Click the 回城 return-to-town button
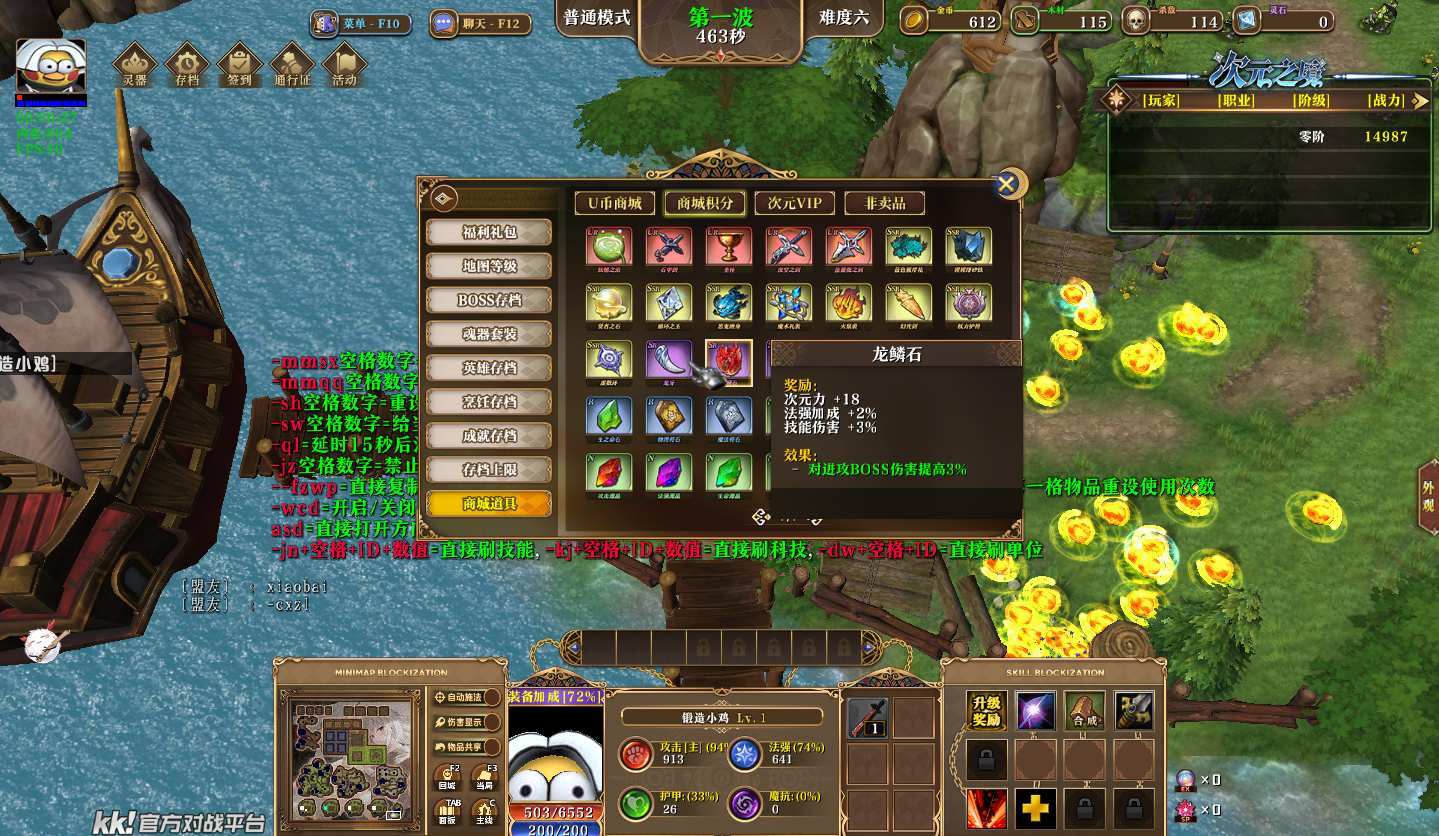This screenshot has width=1439, height=836. [x=447, y=777]
